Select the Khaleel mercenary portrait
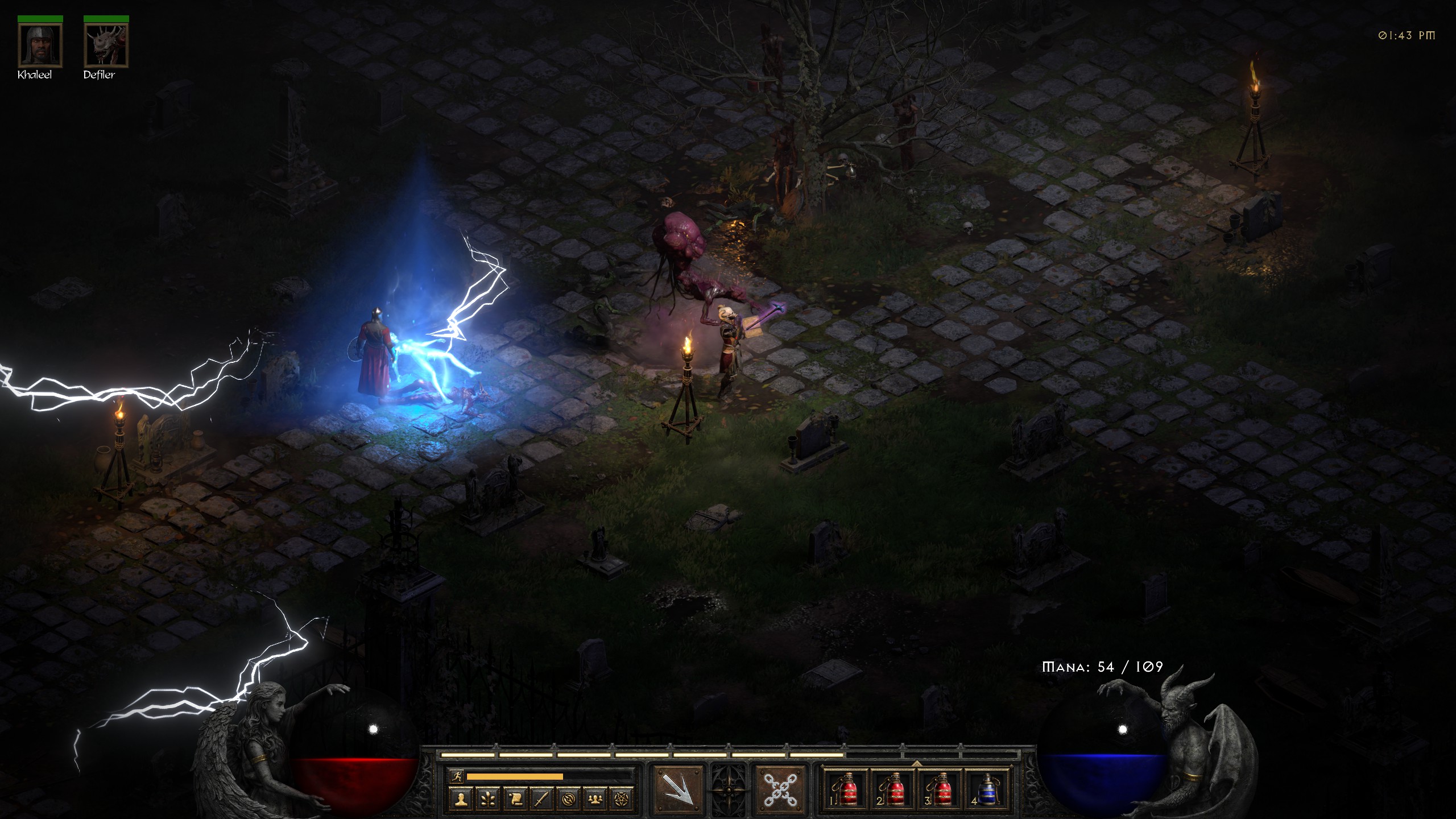 tap(40, 45)
